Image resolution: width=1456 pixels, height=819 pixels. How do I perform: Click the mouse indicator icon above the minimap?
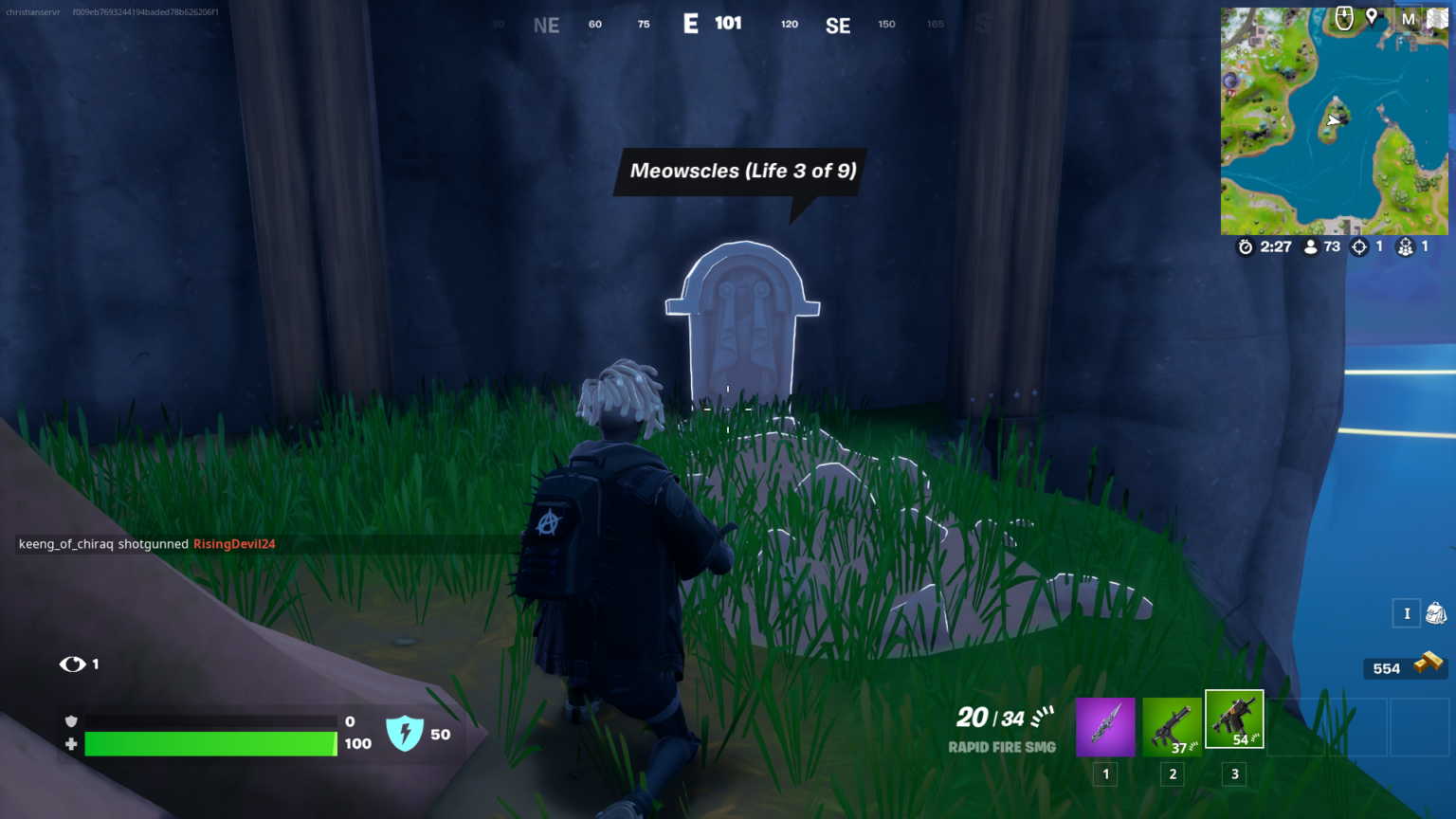[x=1344, y=18]
